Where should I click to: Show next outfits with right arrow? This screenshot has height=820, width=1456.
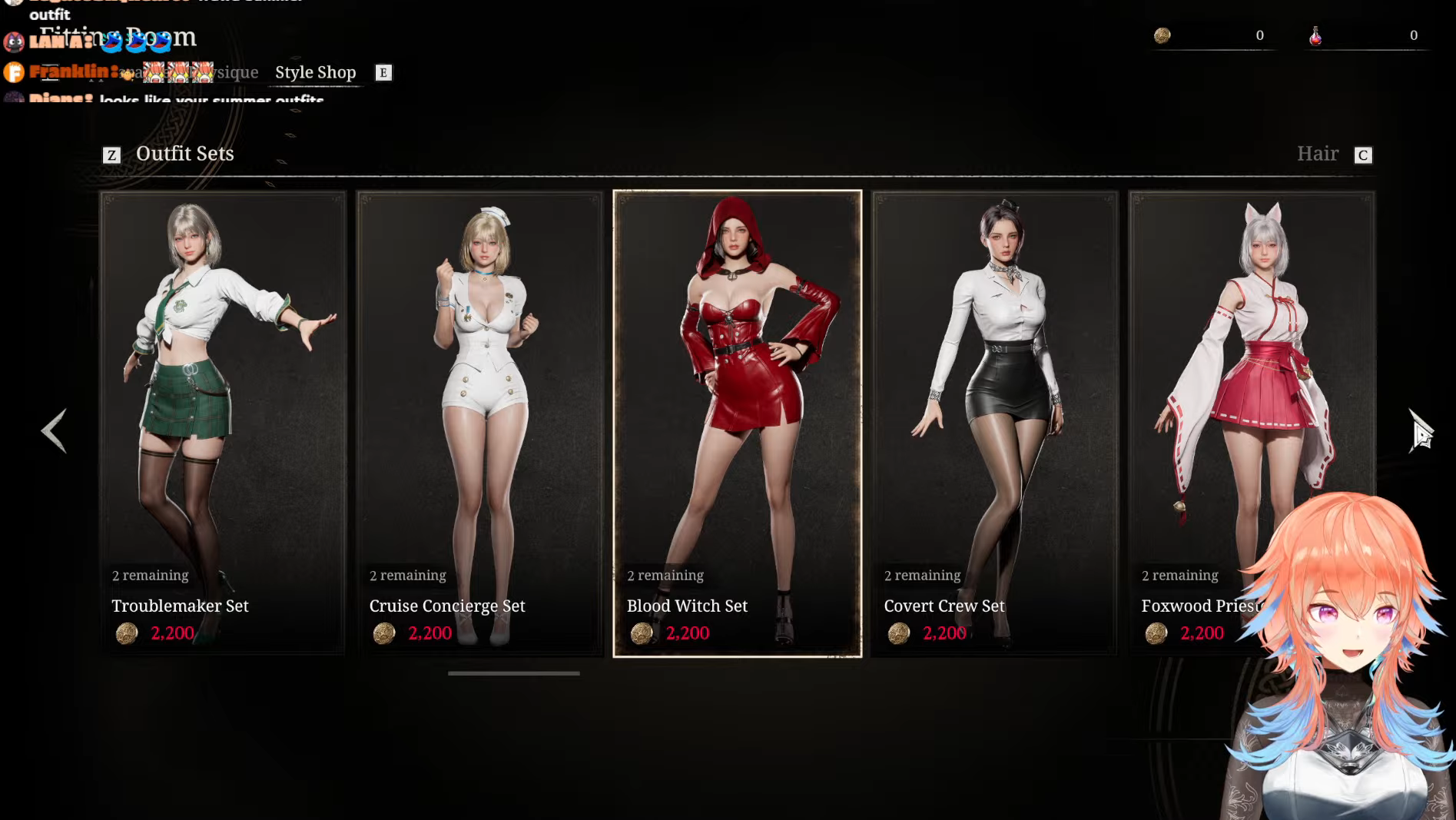[1420, 430]
